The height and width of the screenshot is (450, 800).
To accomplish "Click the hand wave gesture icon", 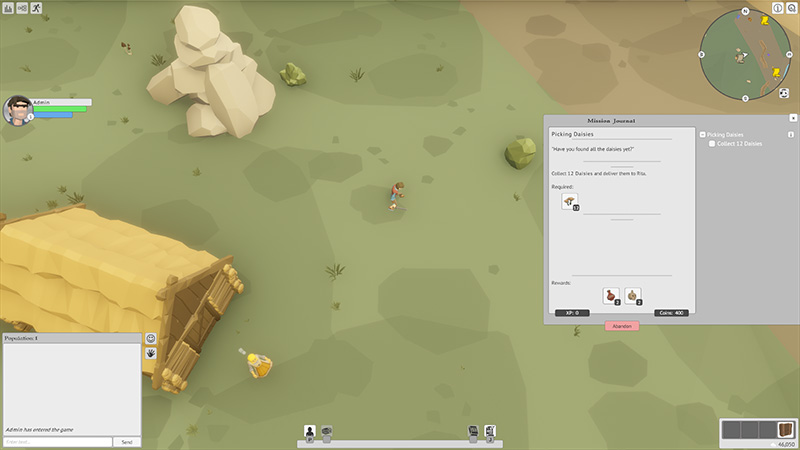I will click(151, 353).
